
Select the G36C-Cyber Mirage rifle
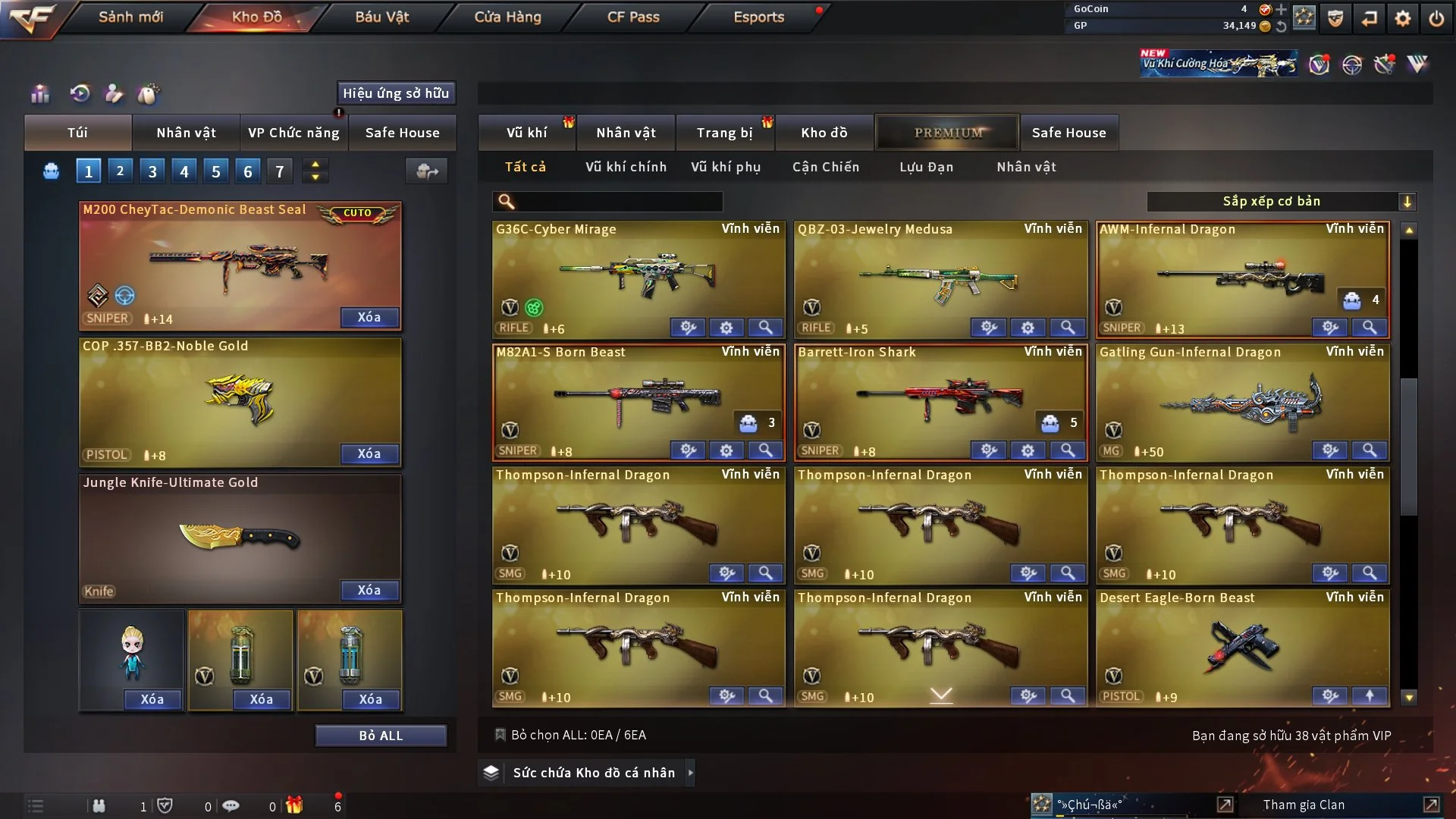pyautogui.click(x=639, y=278)
